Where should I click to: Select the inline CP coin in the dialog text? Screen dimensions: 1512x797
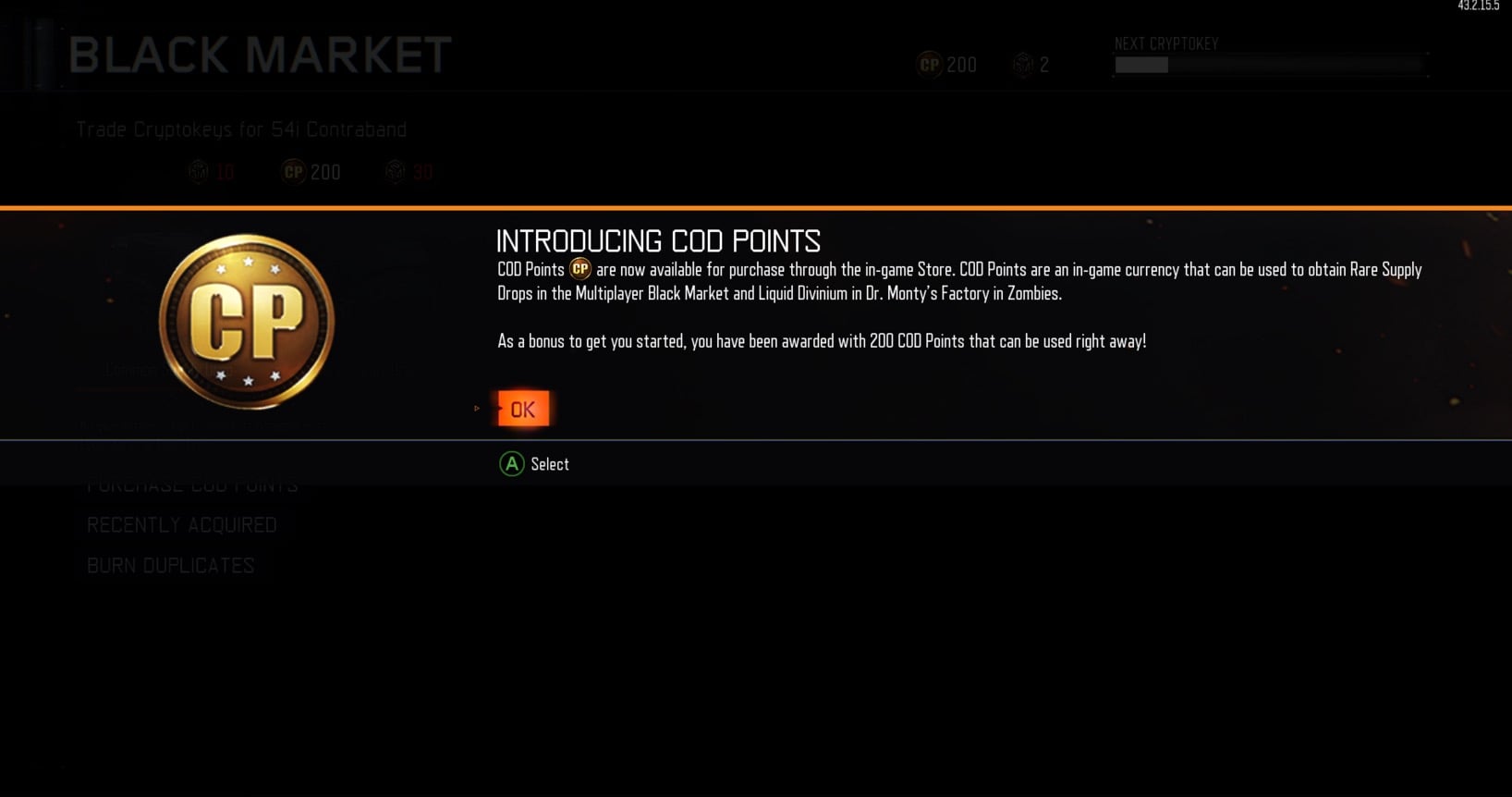[x=579, y=270]
